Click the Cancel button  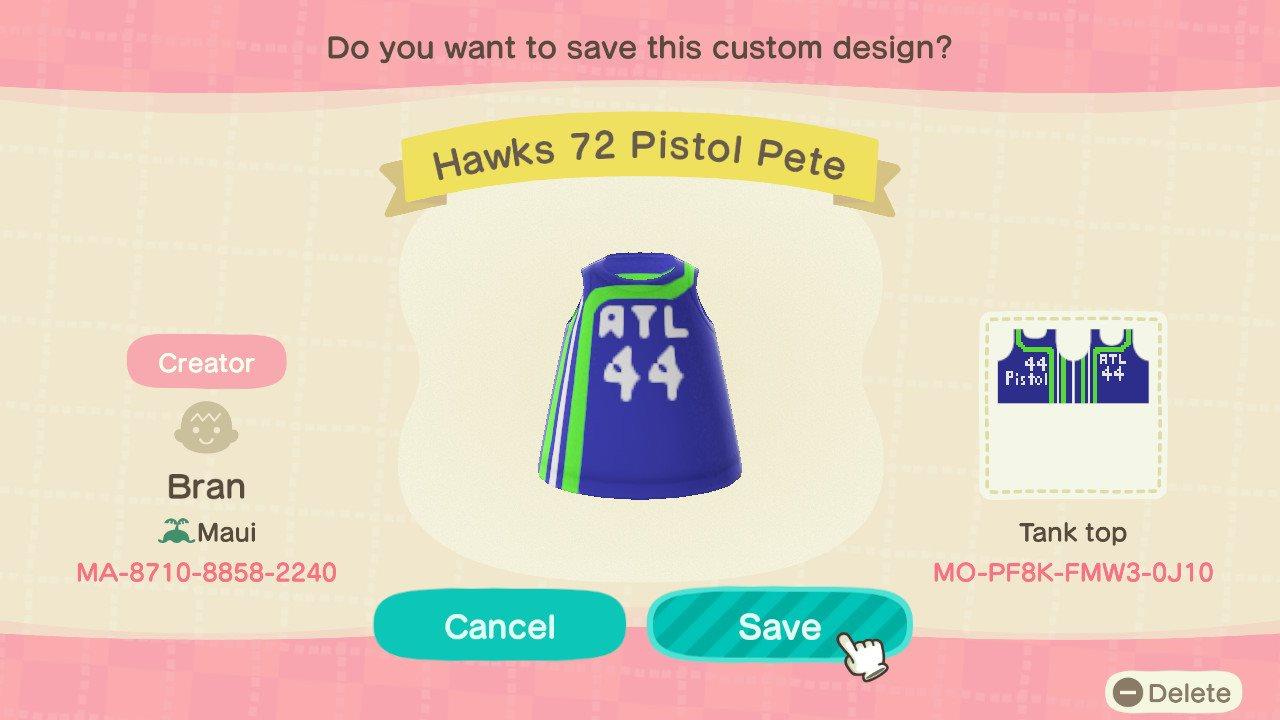(x=499, y=626)
